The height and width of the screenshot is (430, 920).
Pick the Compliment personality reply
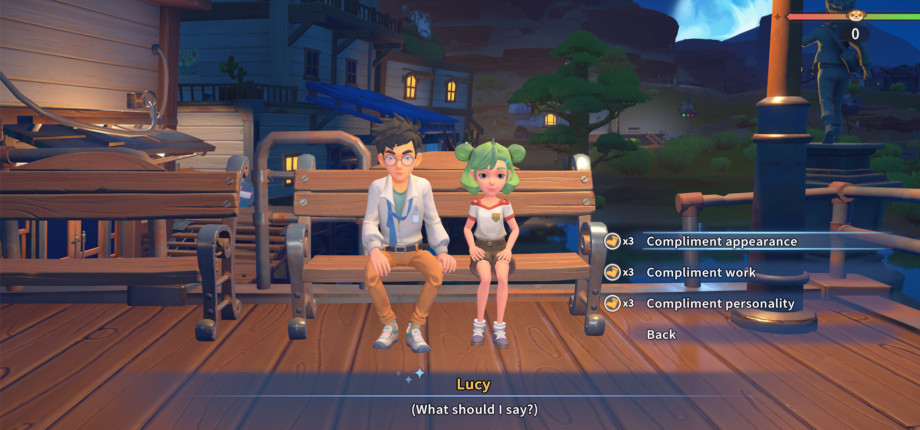(720, 303)
